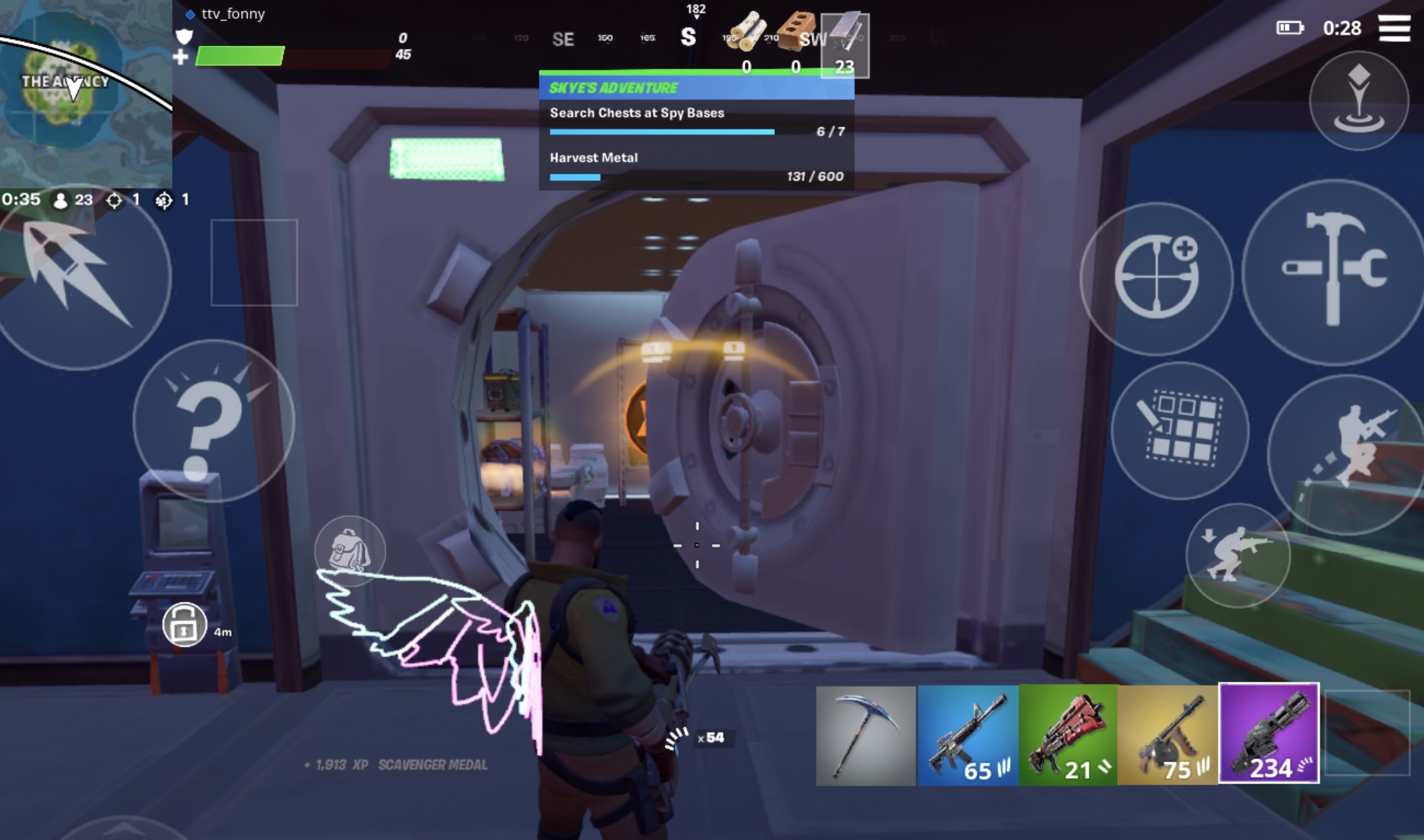Equip the blue assault rifle
Screen dimensions: 1424x840
(x=968, y=735)
